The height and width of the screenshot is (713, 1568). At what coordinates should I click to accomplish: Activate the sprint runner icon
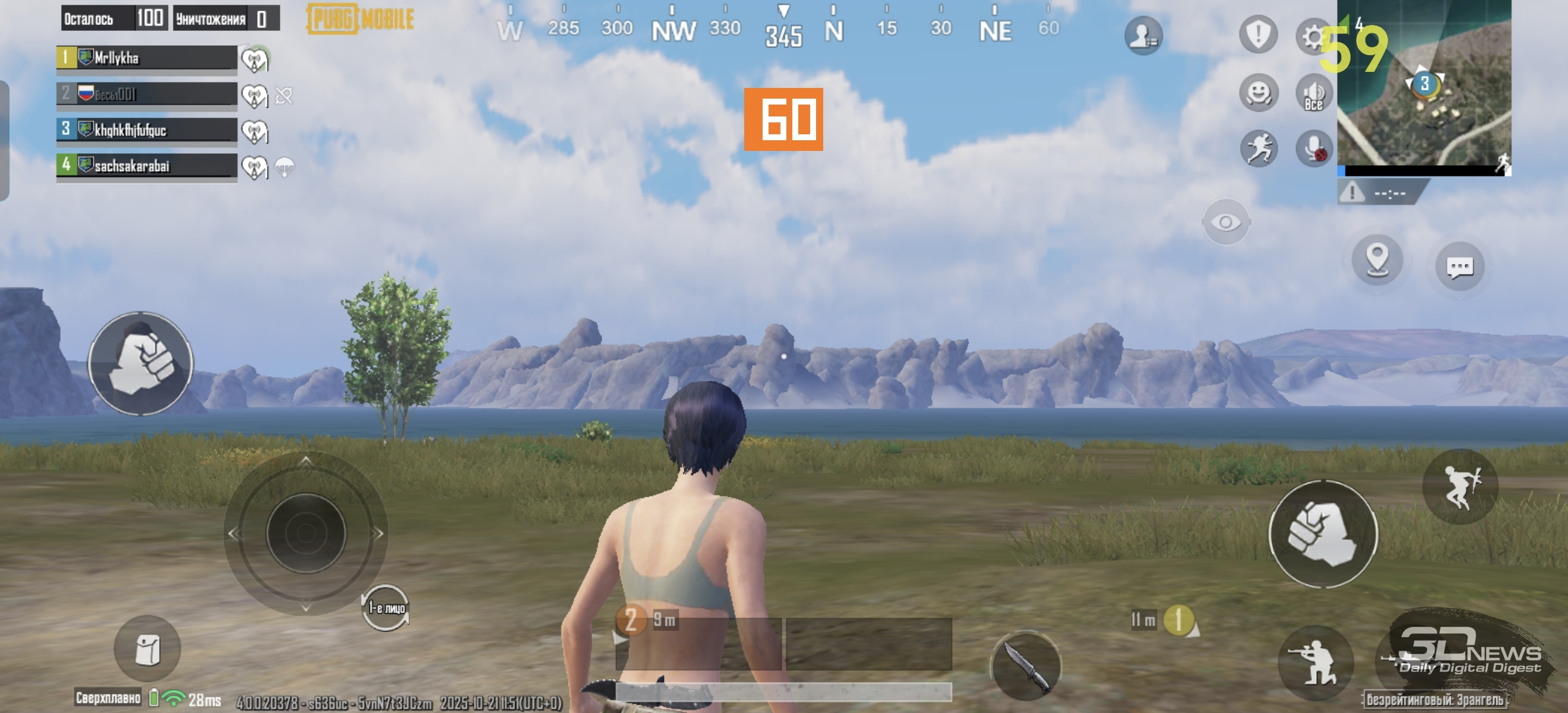point(1258,149)
